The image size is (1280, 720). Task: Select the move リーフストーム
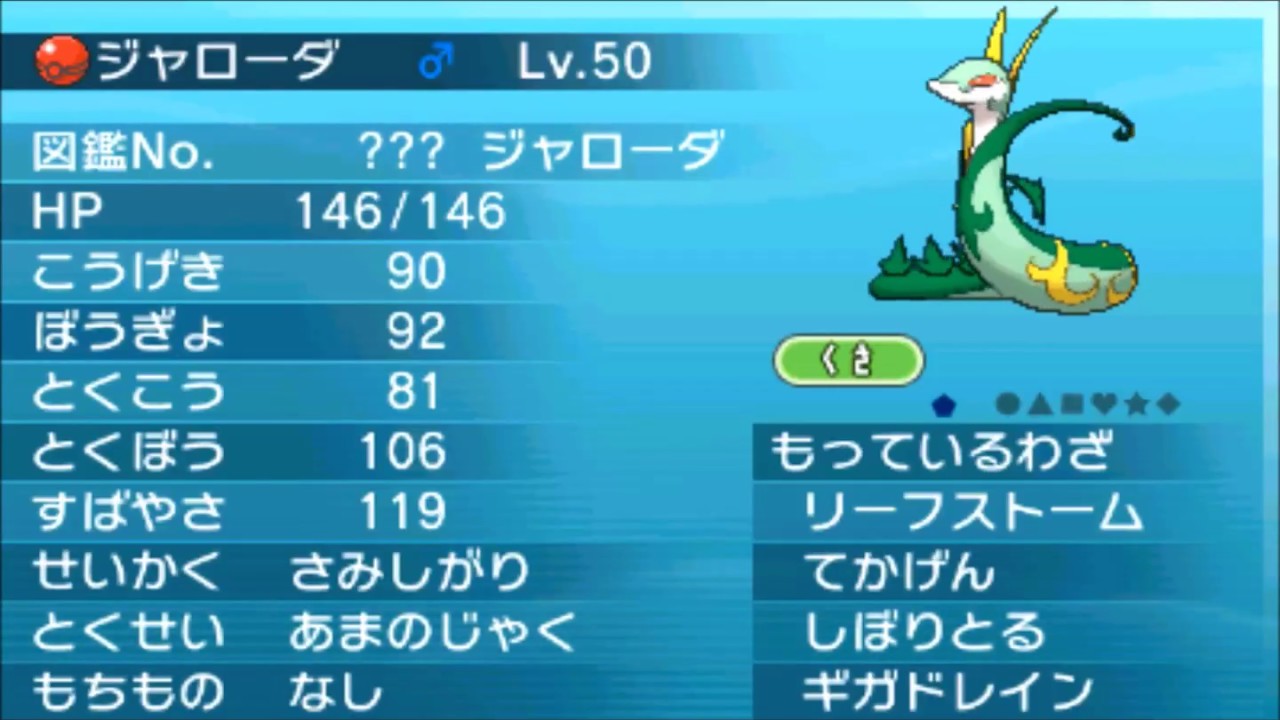(970, 511)
